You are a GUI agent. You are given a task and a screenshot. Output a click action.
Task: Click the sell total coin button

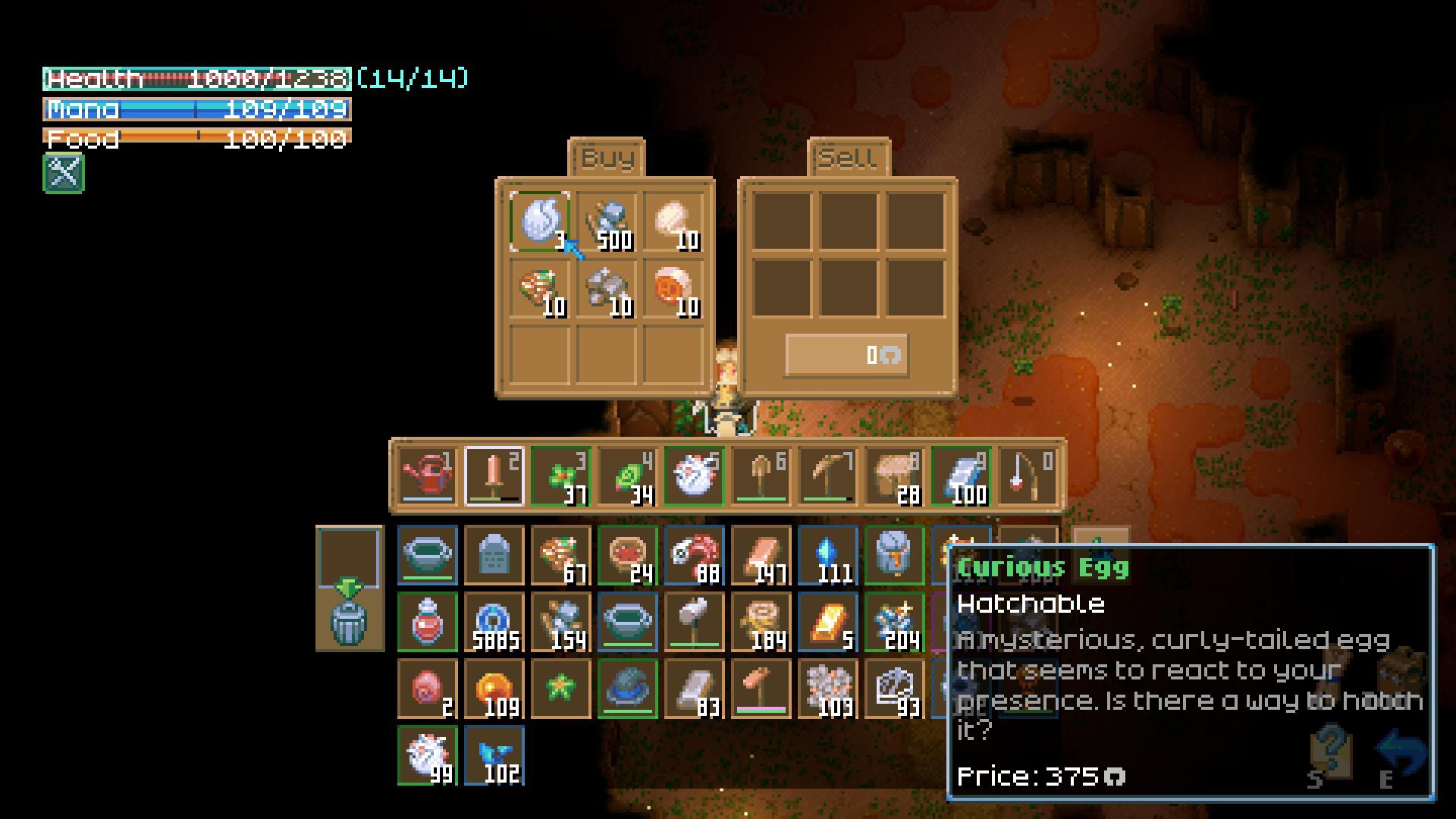(846, 355)
